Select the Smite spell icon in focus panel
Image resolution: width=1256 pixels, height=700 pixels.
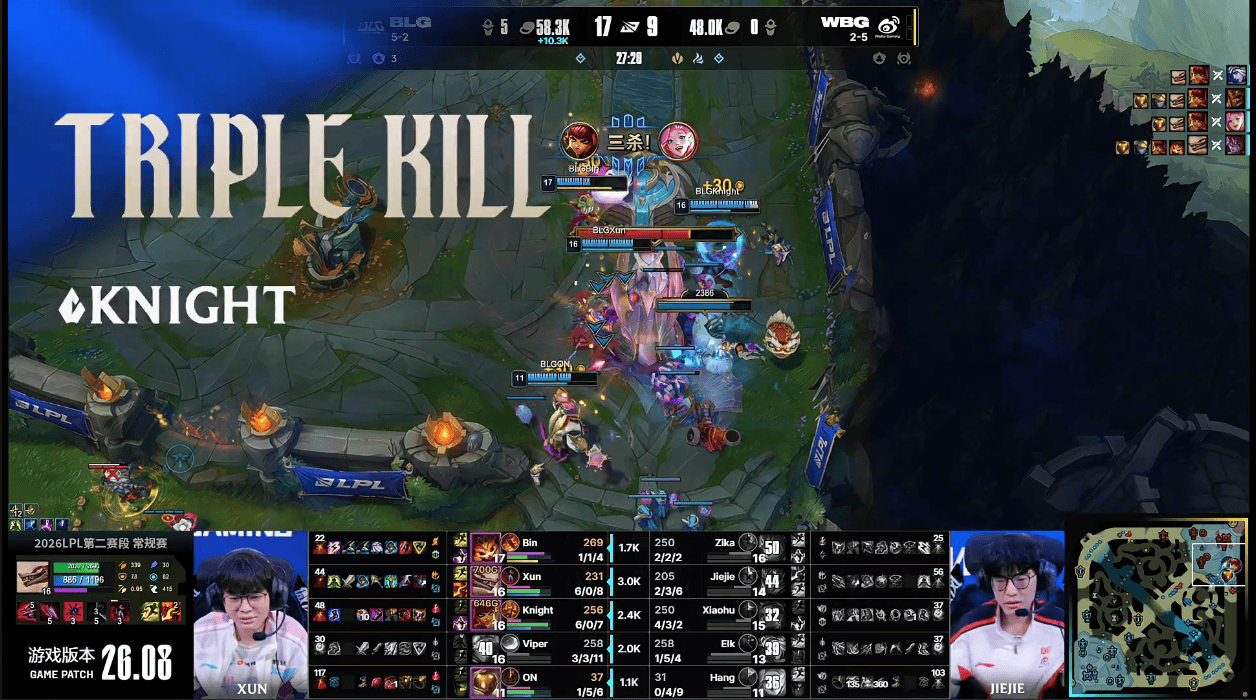[x=170, y=610]
